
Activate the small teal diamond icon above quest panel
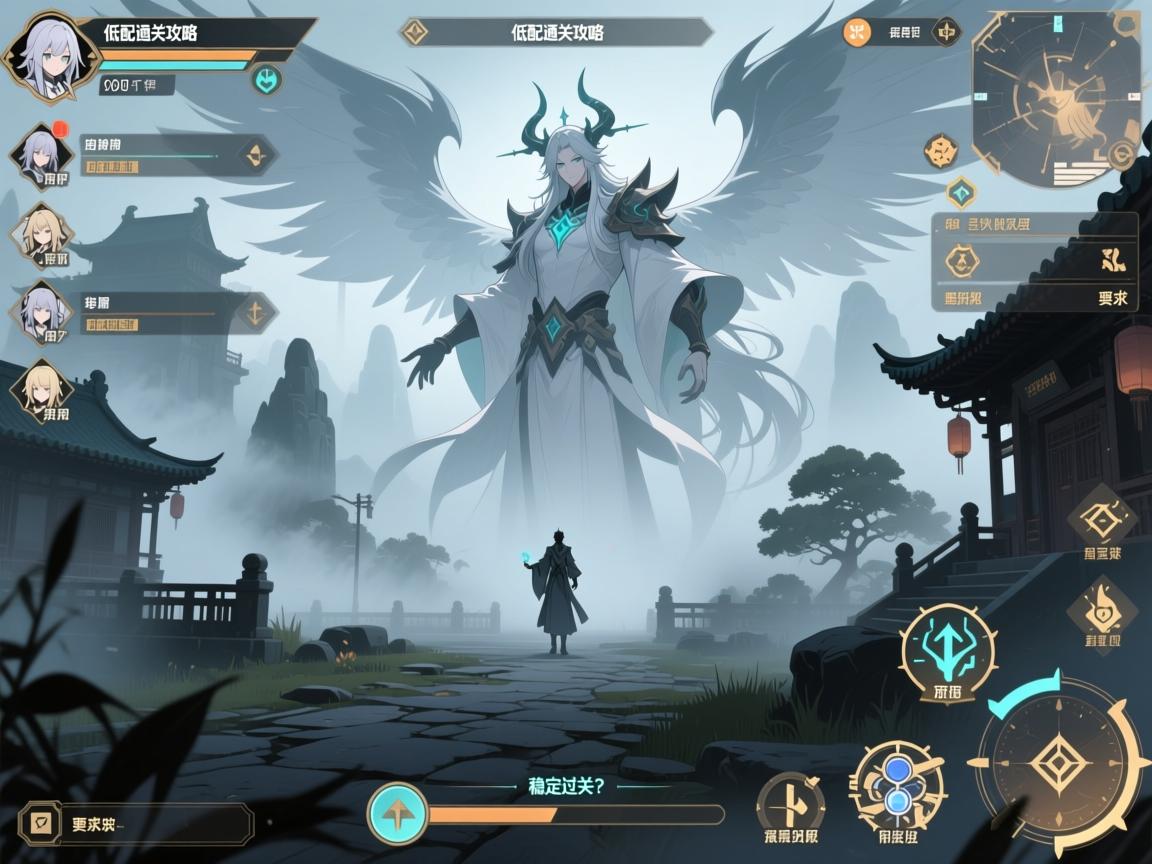(961, 191)
